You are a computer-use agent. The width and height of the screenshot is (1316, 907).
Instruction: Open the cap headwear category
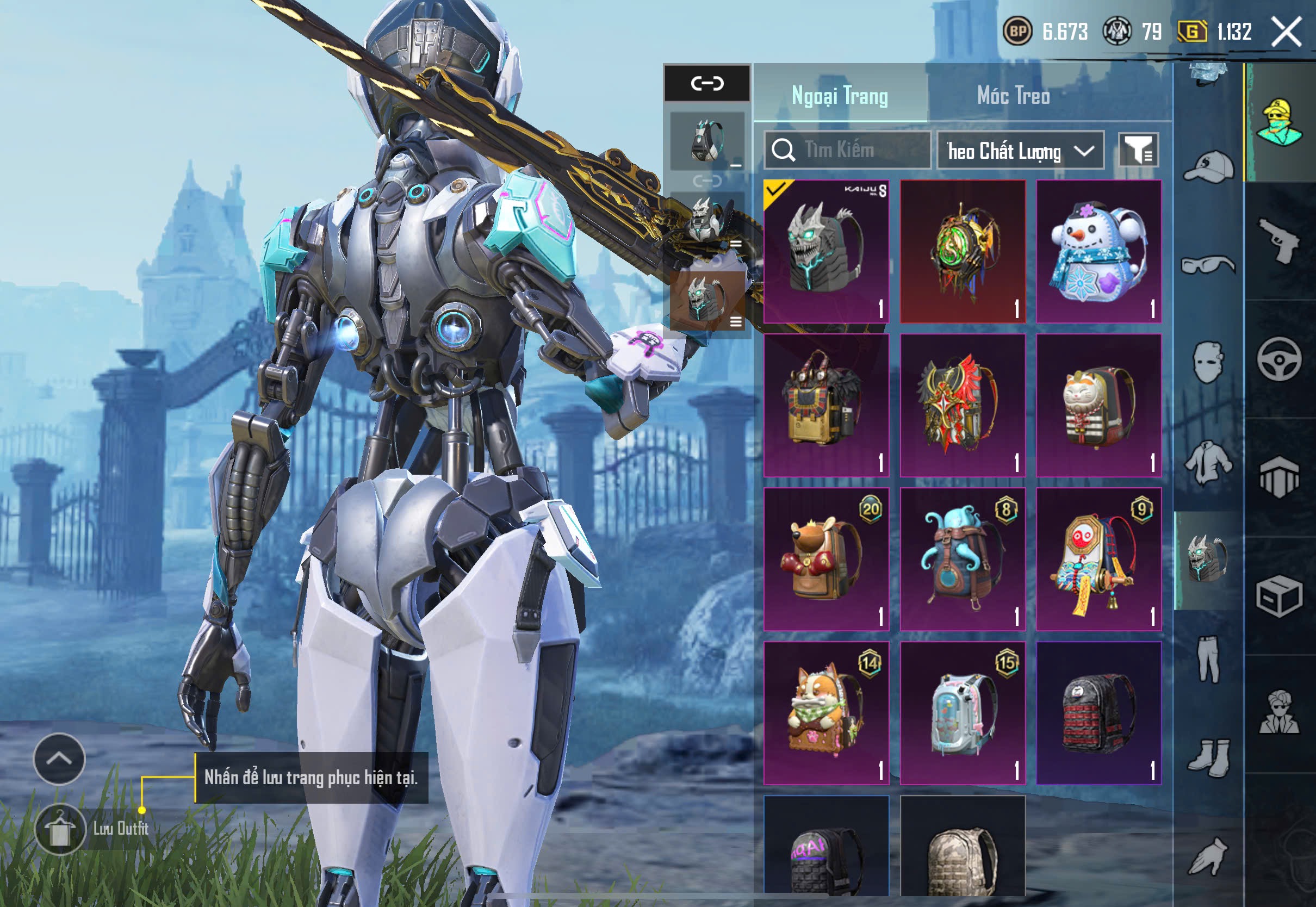pyautogui.click(x=1208, y=167)
